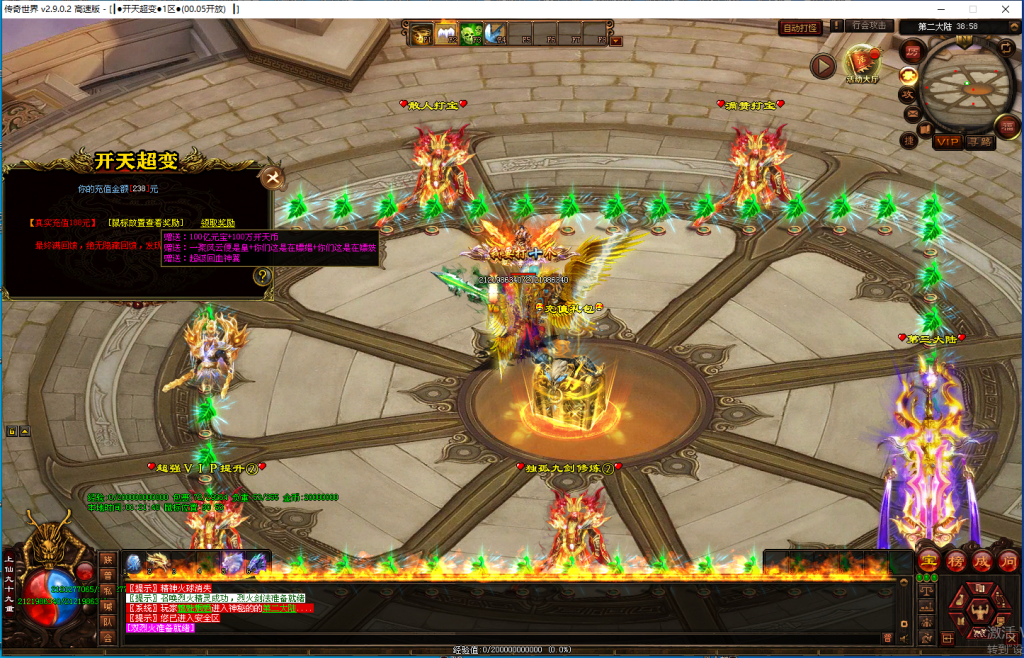Viewport: 1024px width, 658px height.
Task: Select the golden dragon skill slot
Action: tap(157, 563)
